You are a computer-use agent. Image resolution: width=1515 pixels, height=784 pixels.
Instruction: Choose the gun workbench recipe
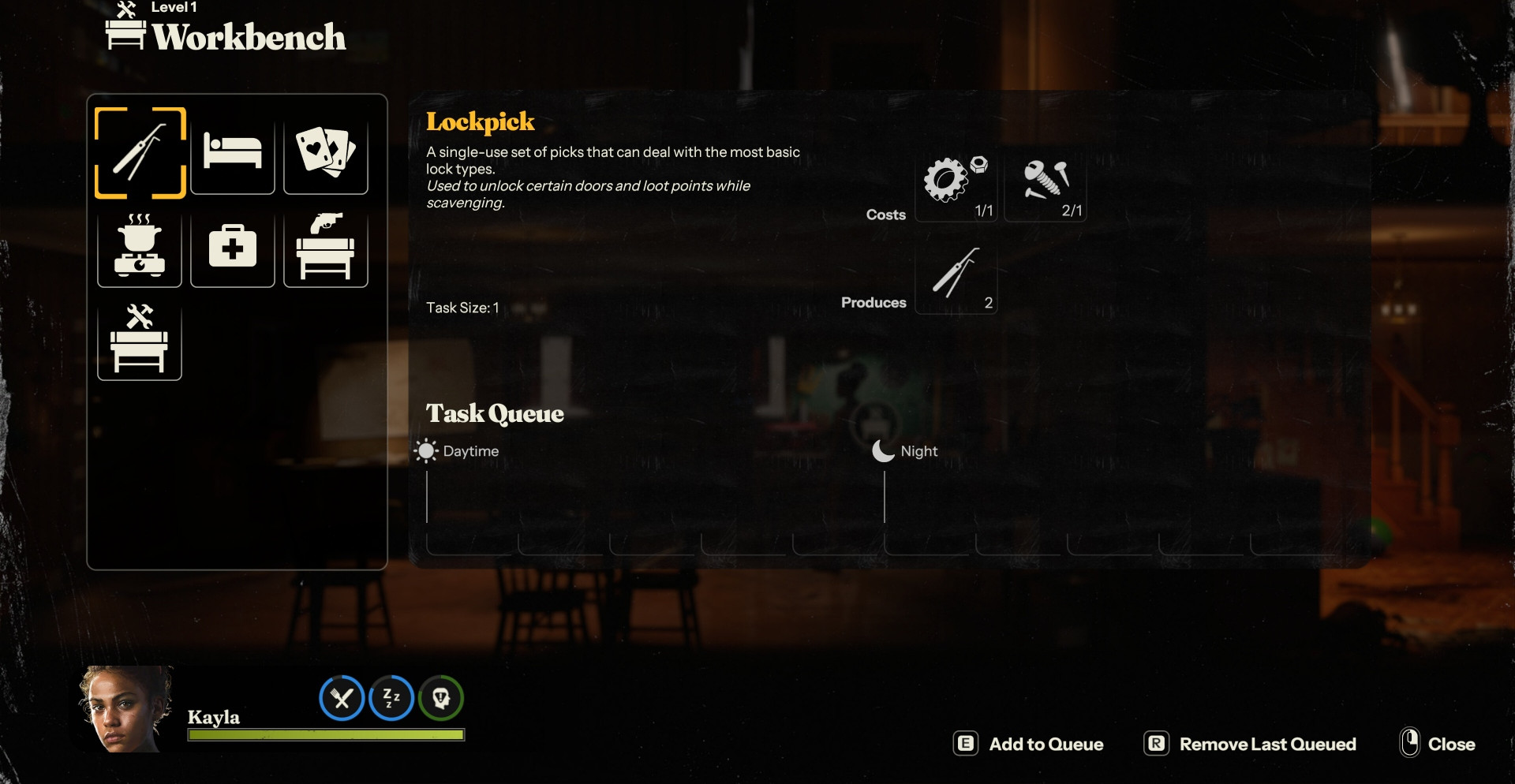pos(325,246)
